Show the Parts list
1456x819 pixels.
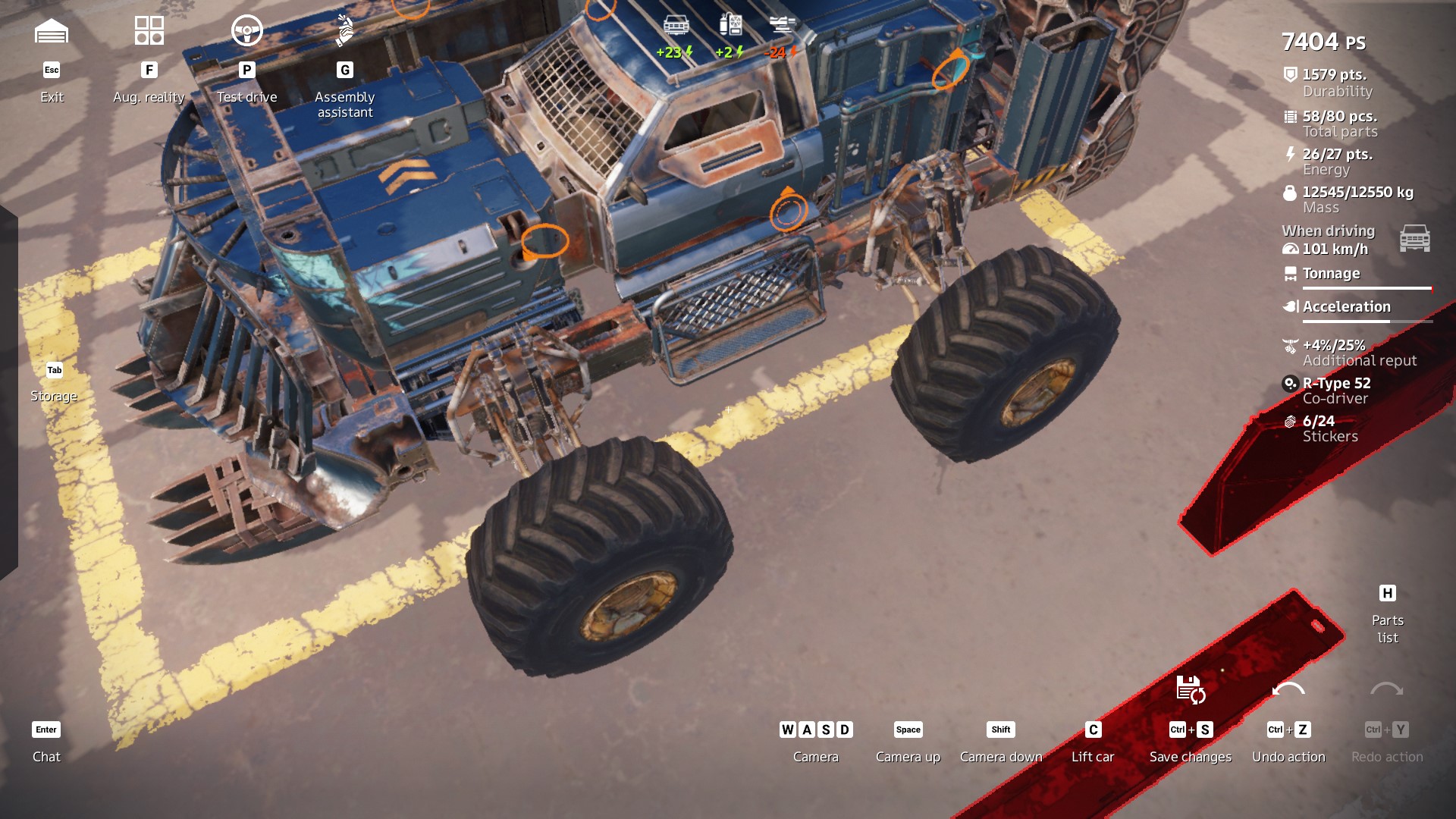(1387, 615)
